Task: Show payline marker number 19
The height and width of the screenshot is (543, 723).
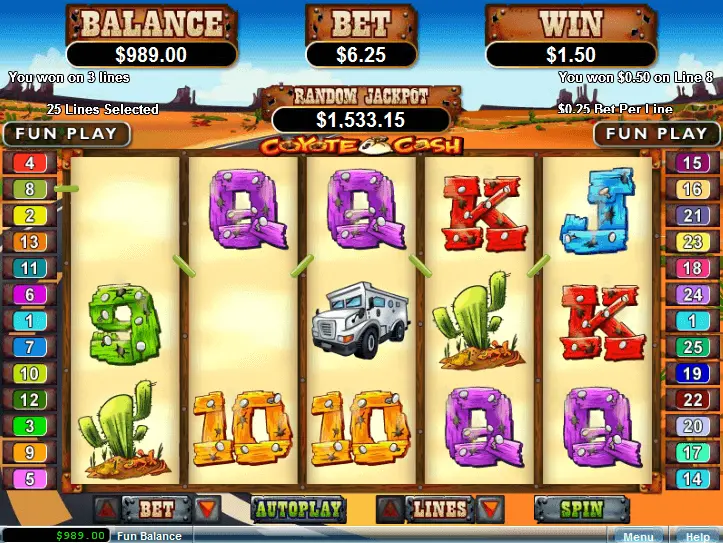Action: 692,373
